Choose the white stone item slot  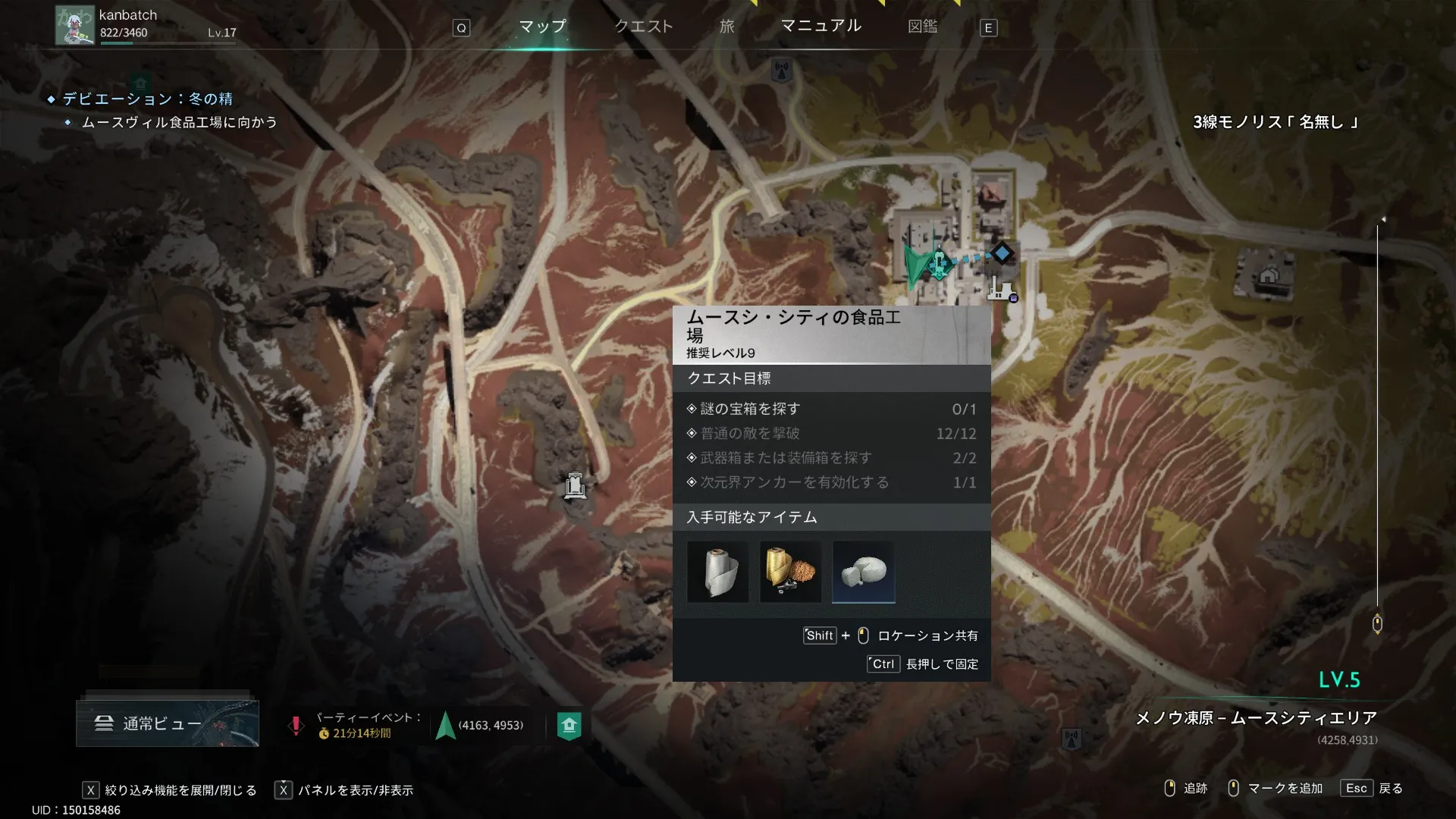863,572
